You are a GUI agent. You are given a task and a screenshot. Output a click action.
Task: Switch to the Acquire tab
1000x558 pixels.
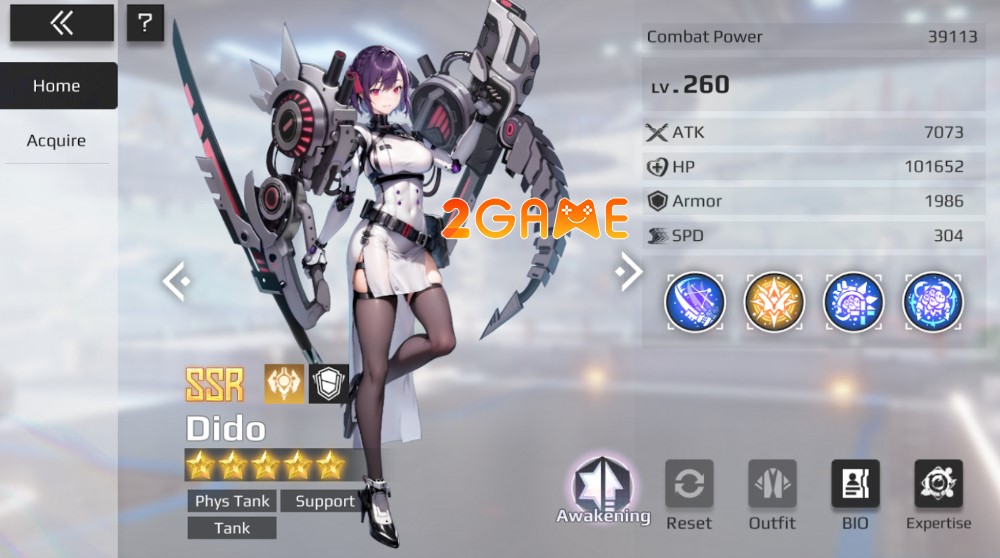56,141
